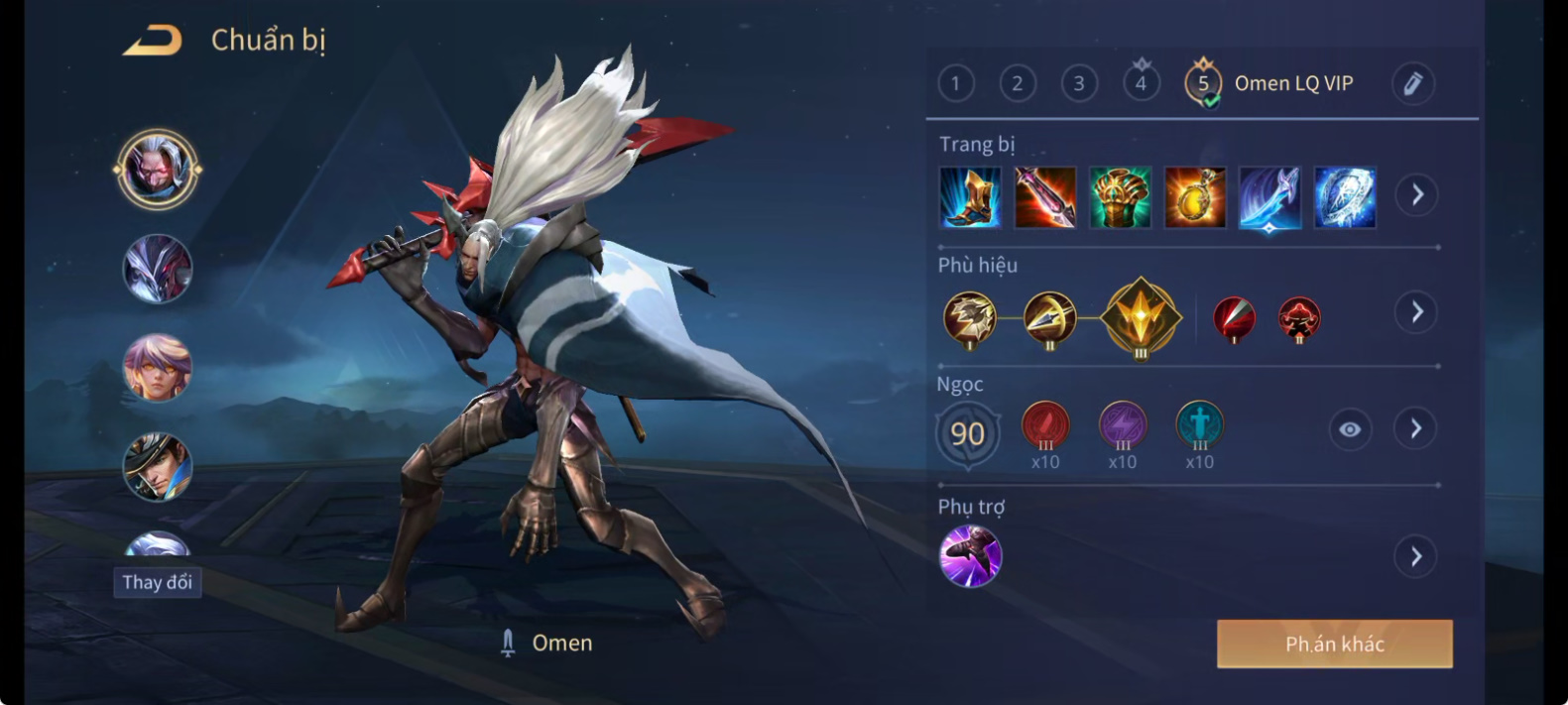Select preset slot number 1

tap(956, 83)
